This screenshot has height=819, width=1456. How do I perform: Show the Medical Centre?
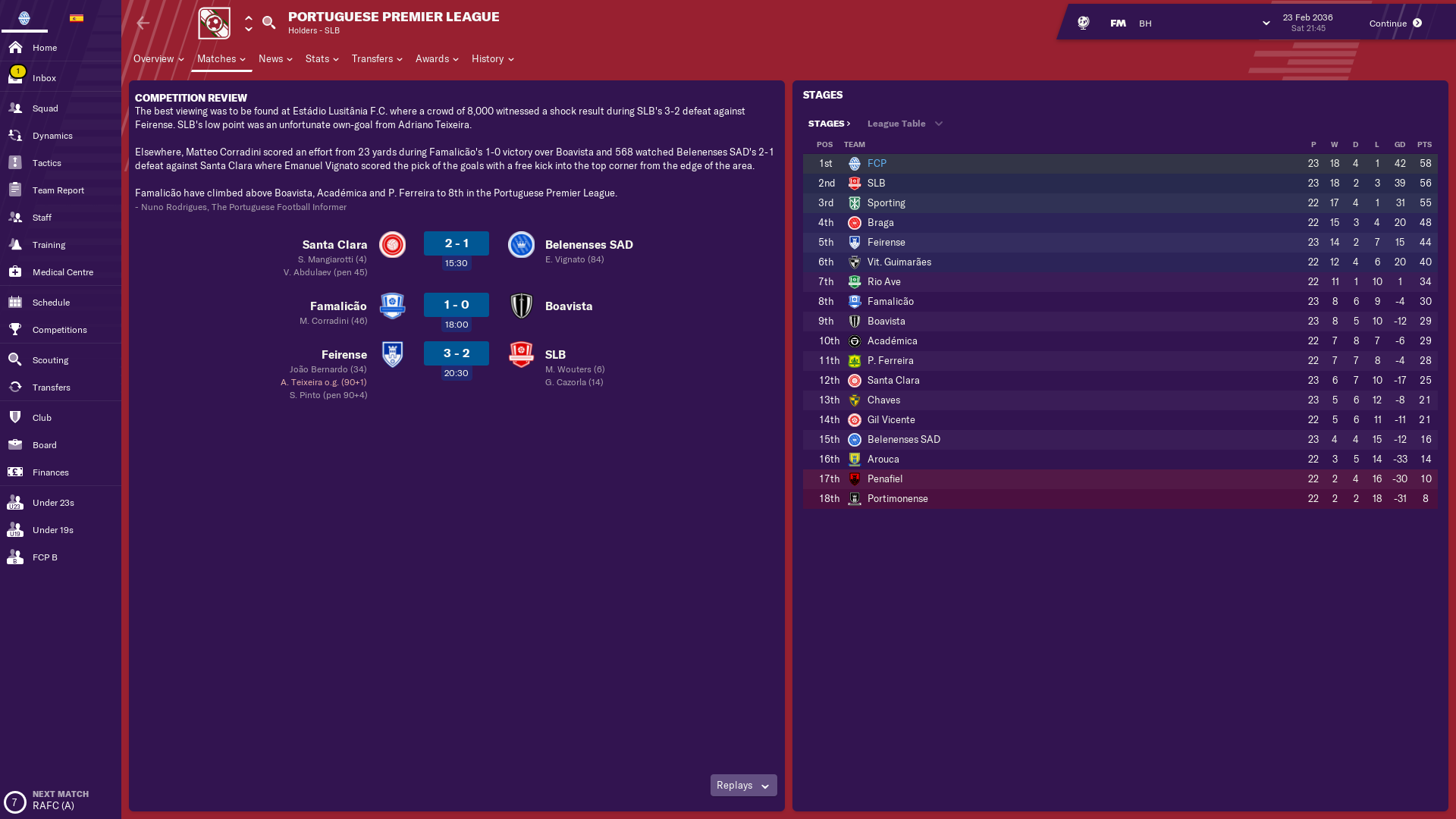(x=62, y=272)
